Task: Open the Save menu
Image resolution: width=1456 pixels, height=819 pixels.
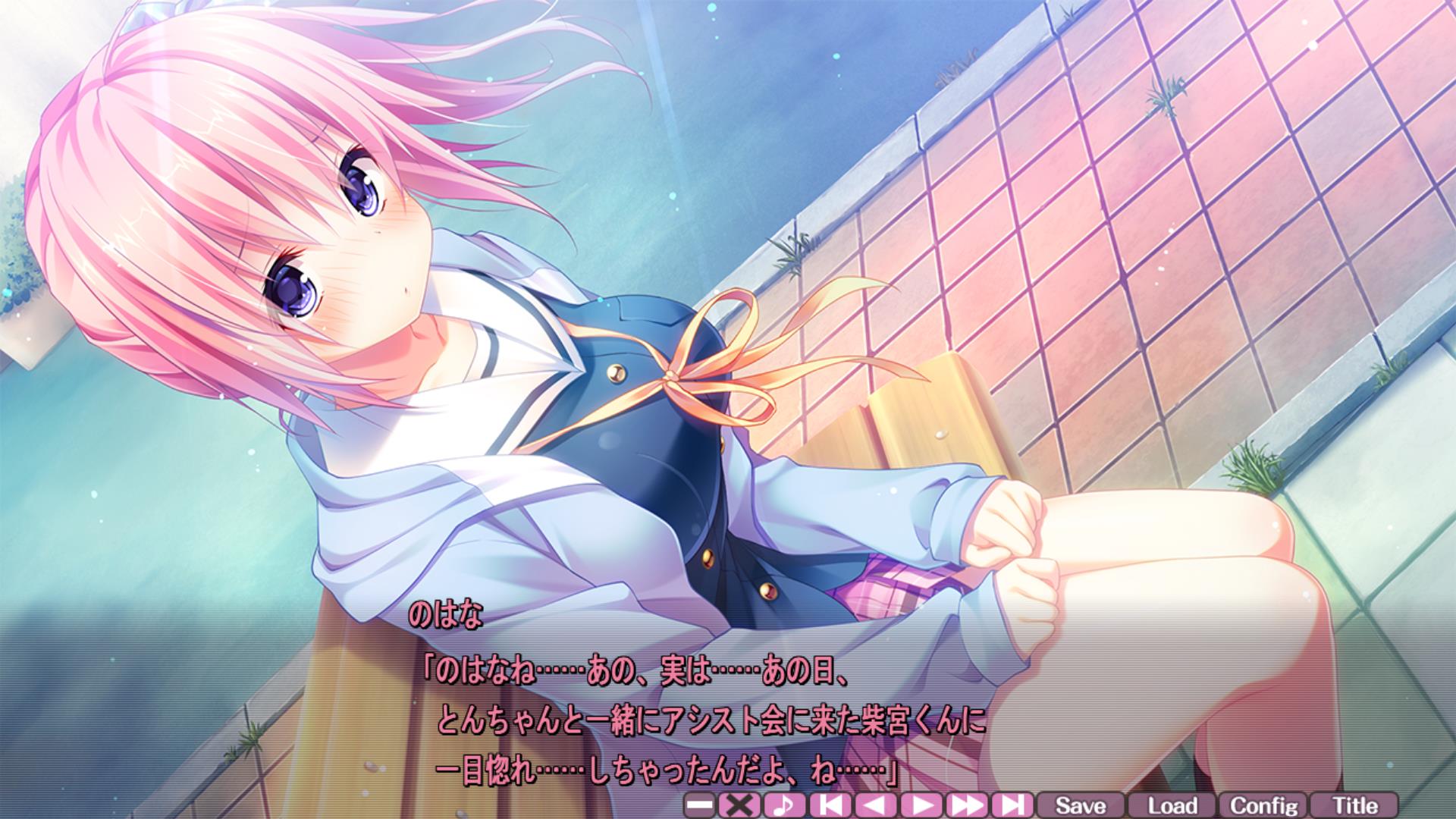Action: pos(1081,805)
